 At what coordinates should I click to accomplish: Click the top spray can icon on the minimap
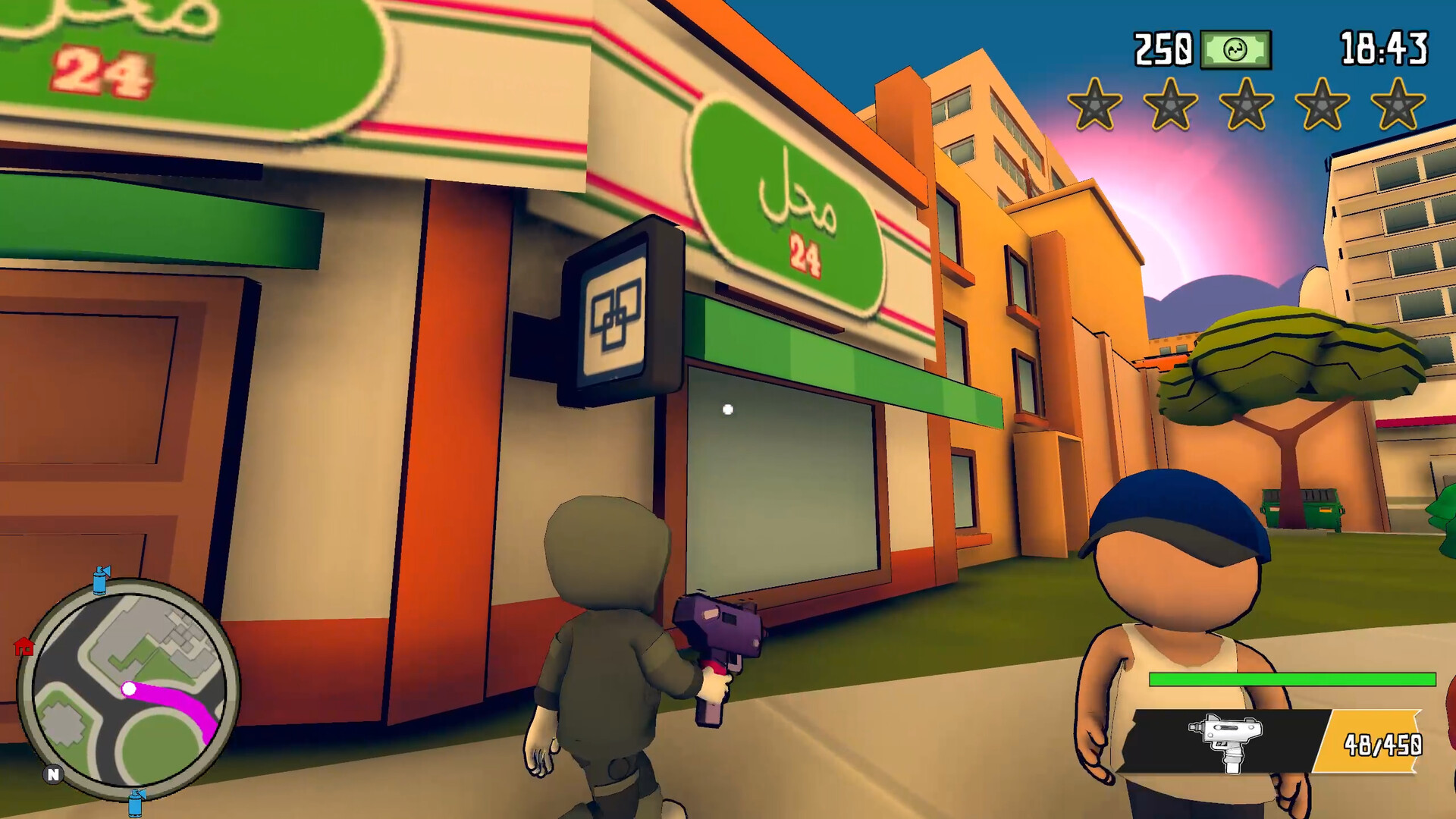pos(99,581)
